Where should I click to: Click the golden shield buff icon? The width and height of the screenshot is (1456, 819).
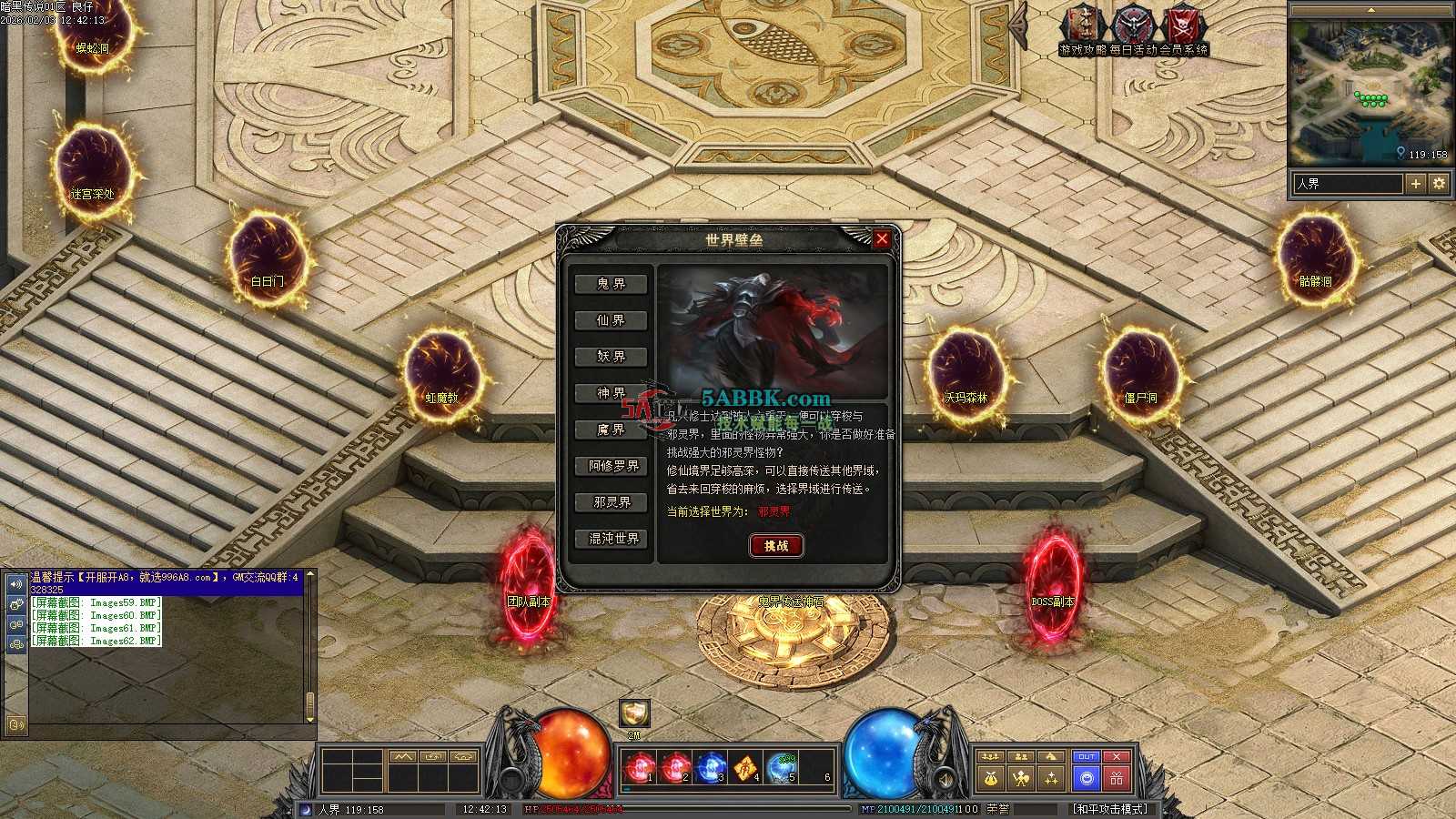click(x=634, y=713)
